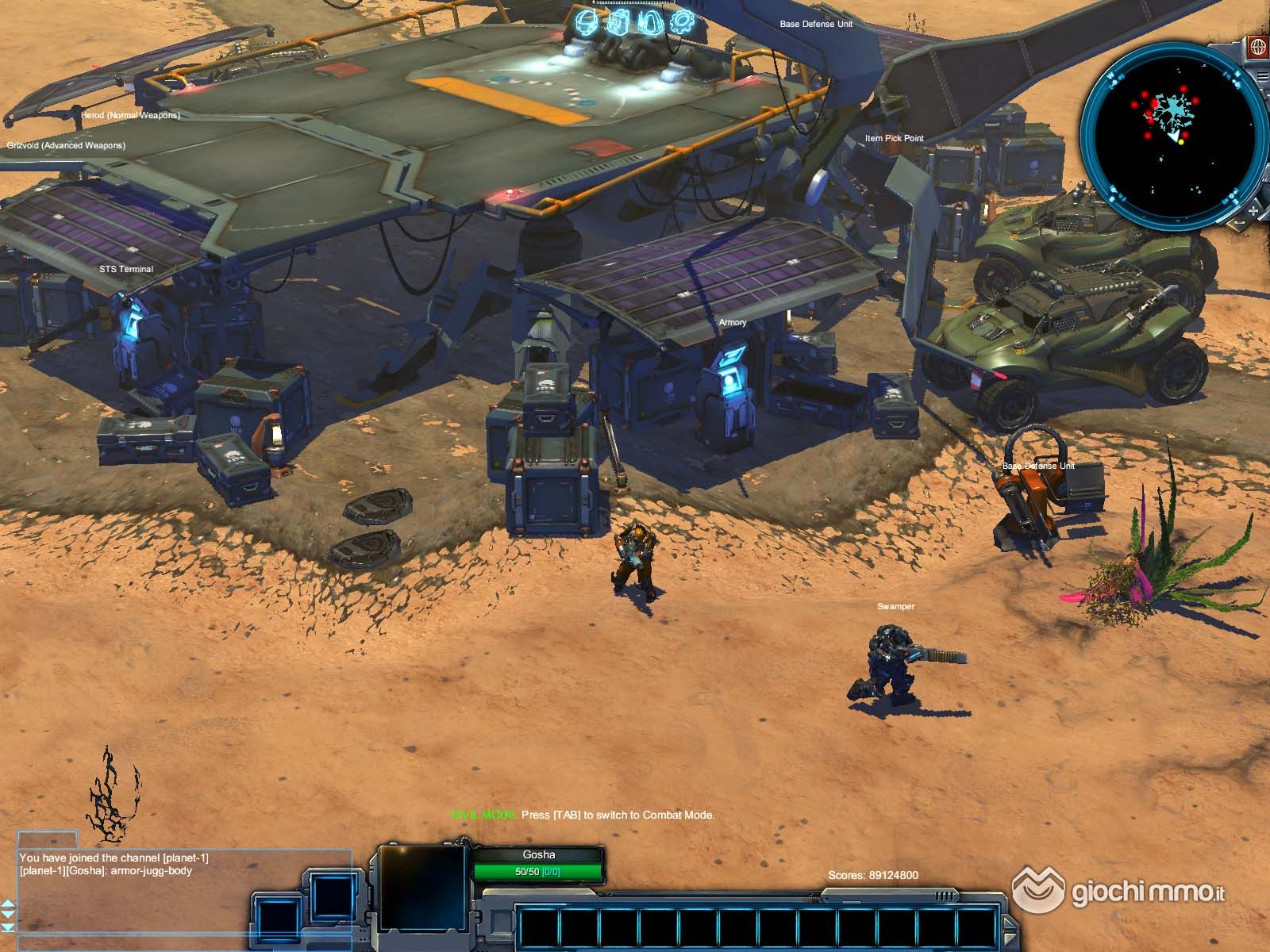Select the chat channel tab
The width and height of the screenshot is (1270, 952).
point(48,839)
